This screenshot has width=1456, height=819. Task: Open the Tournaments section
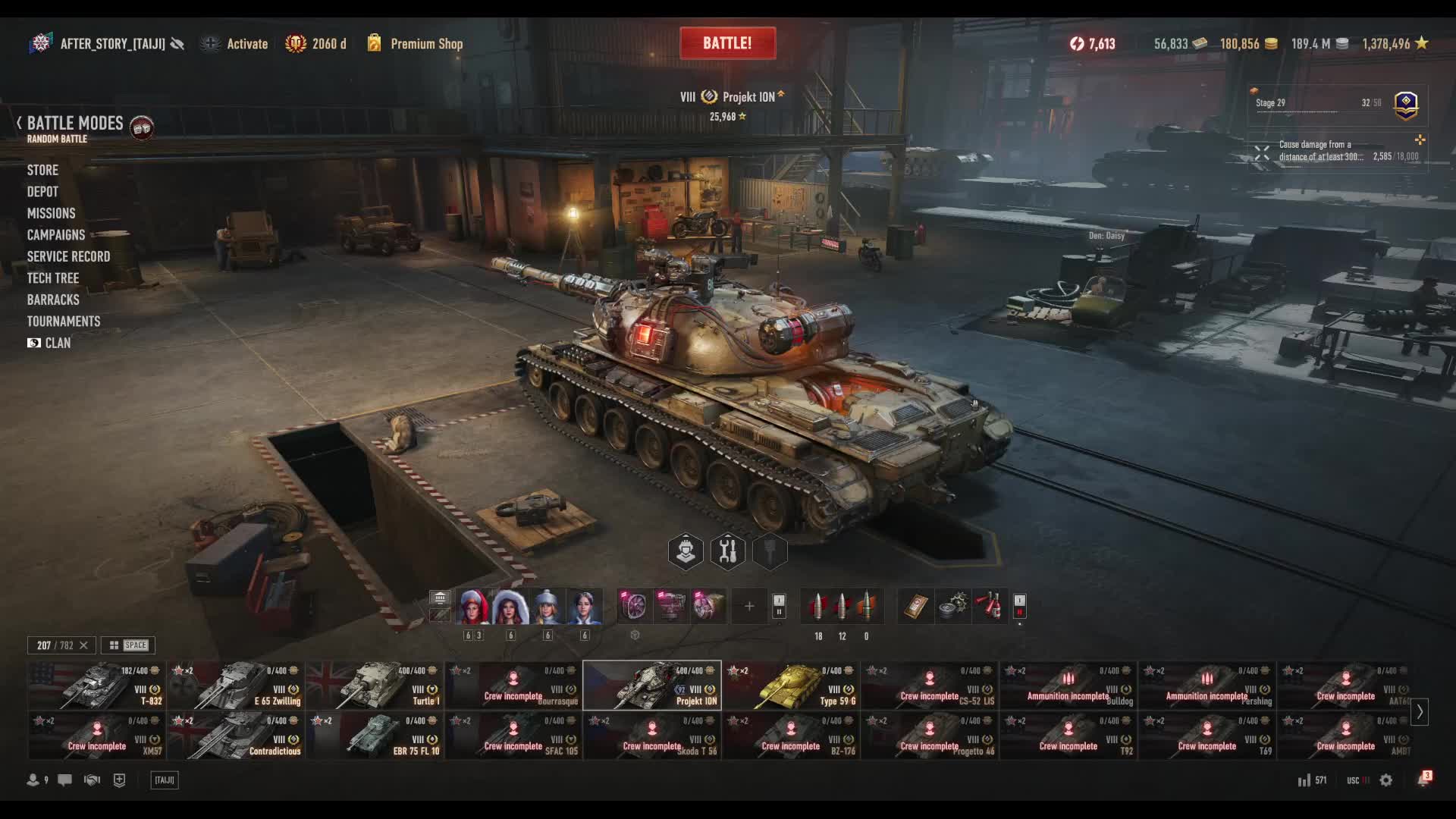click(x=64, y=322)
